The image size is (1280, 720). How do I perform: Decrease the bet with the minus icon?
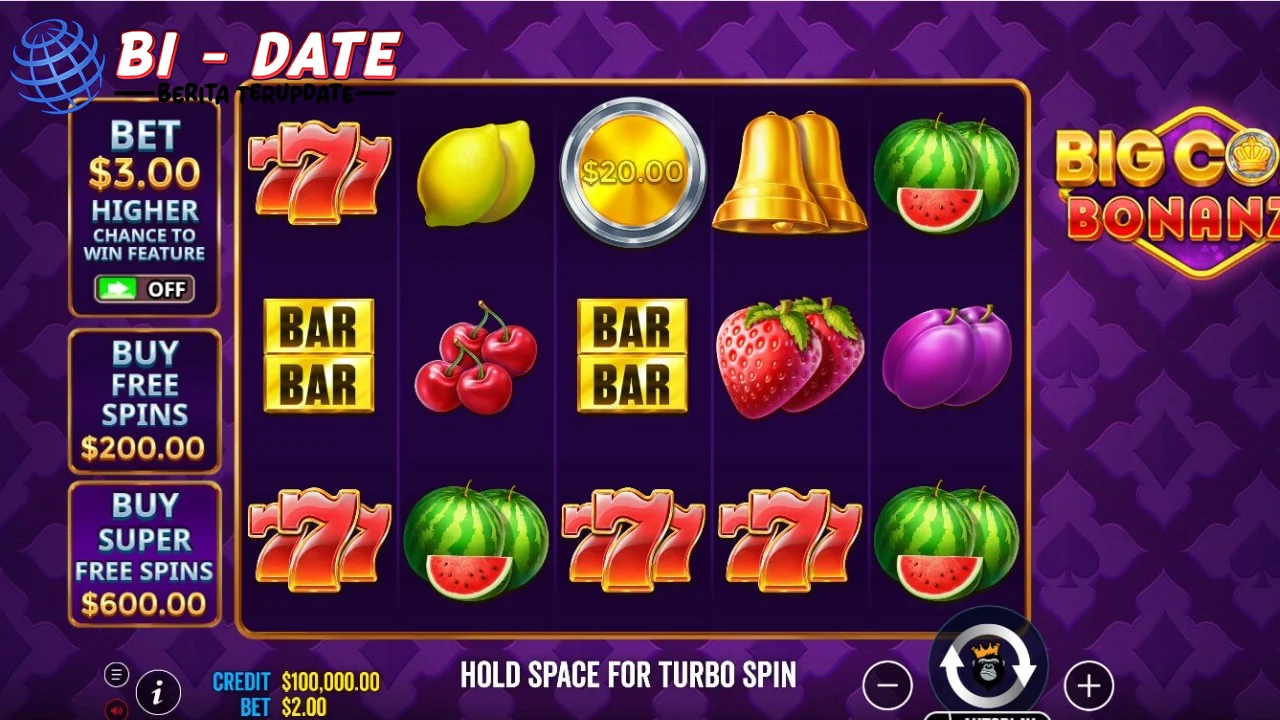coord(888,685)
